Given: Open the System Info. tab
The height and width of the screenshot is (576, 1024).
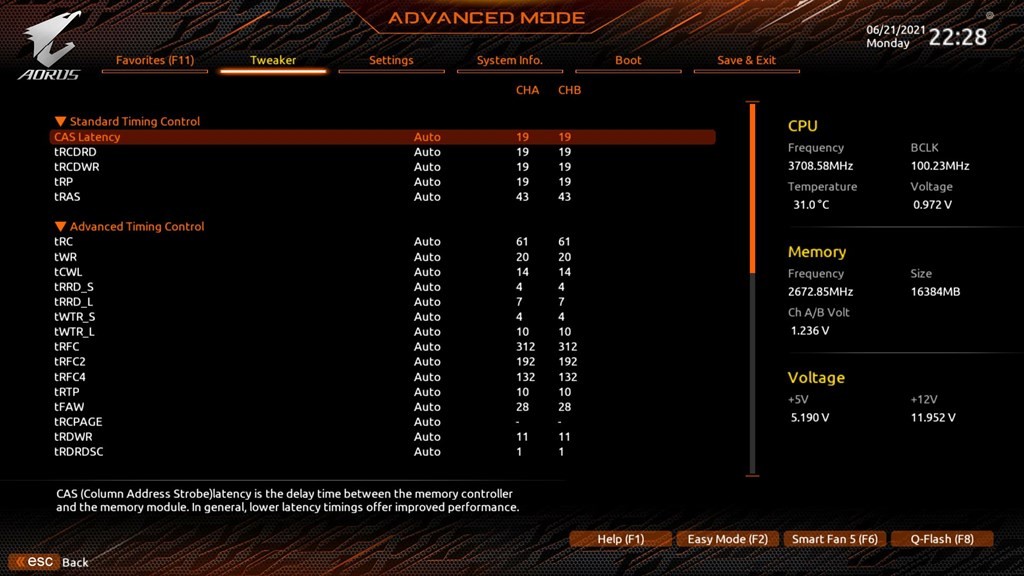Looking at the screenshot, I should point(509,60).
